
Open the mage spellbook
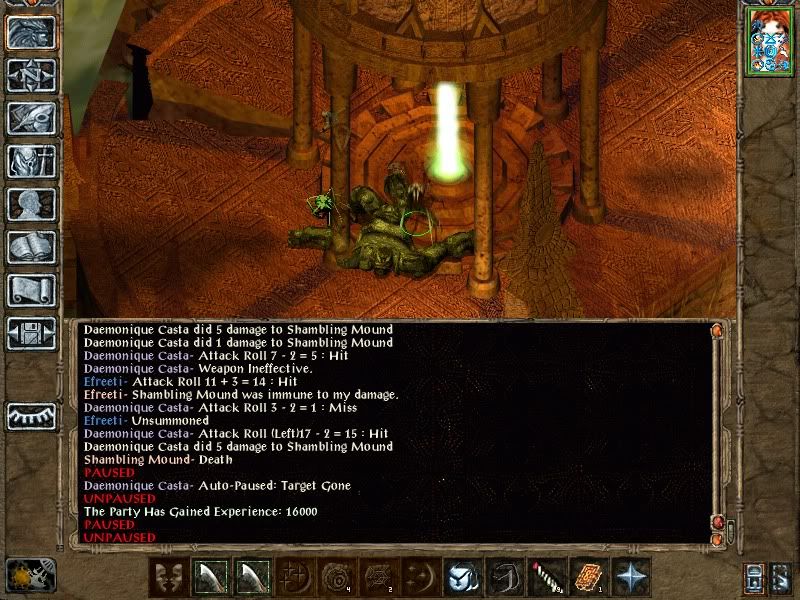click(x=31, y=247)
